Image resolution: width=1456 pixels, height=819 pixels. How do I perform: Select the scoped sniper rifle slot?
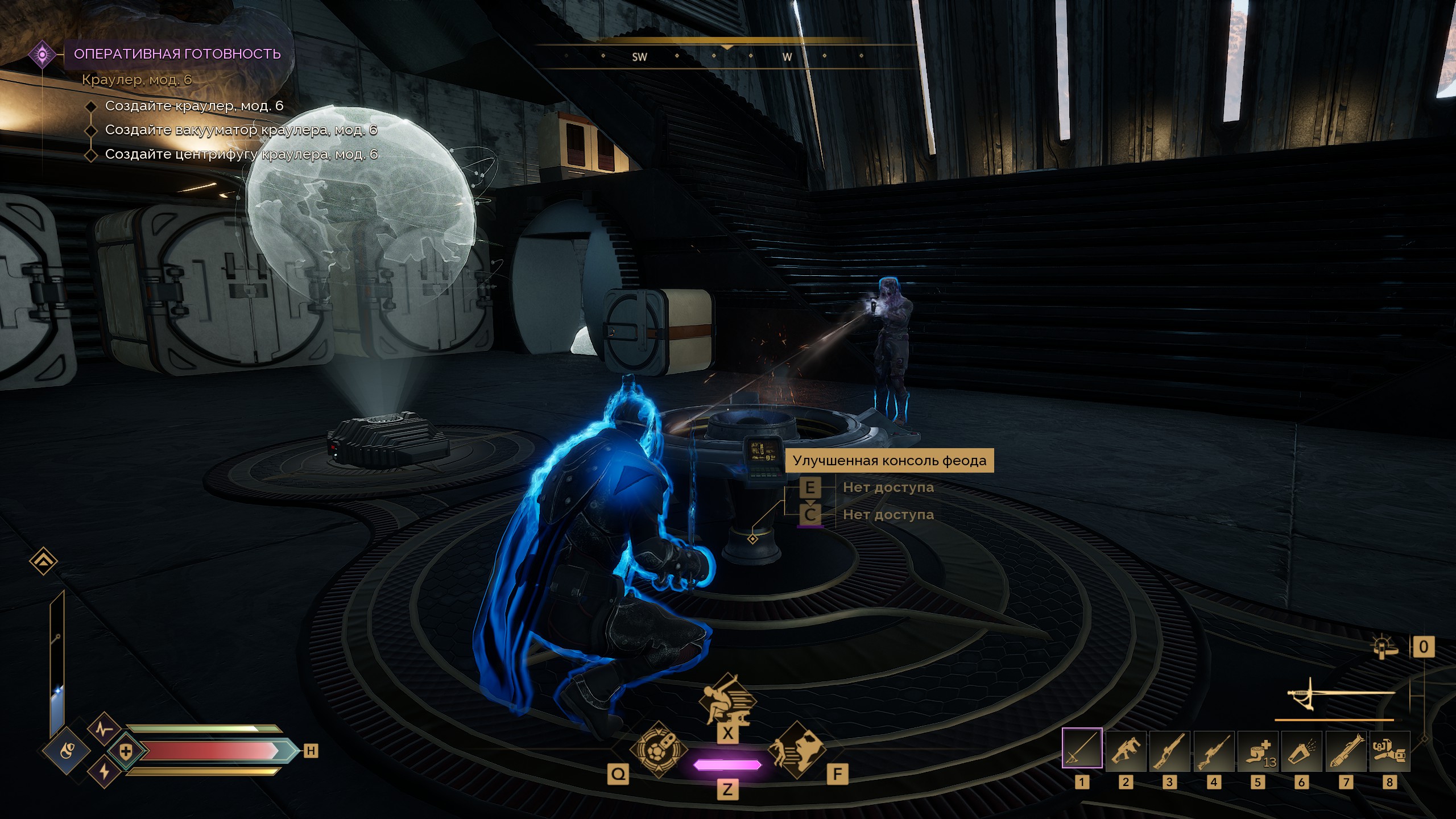[1214, 750]
